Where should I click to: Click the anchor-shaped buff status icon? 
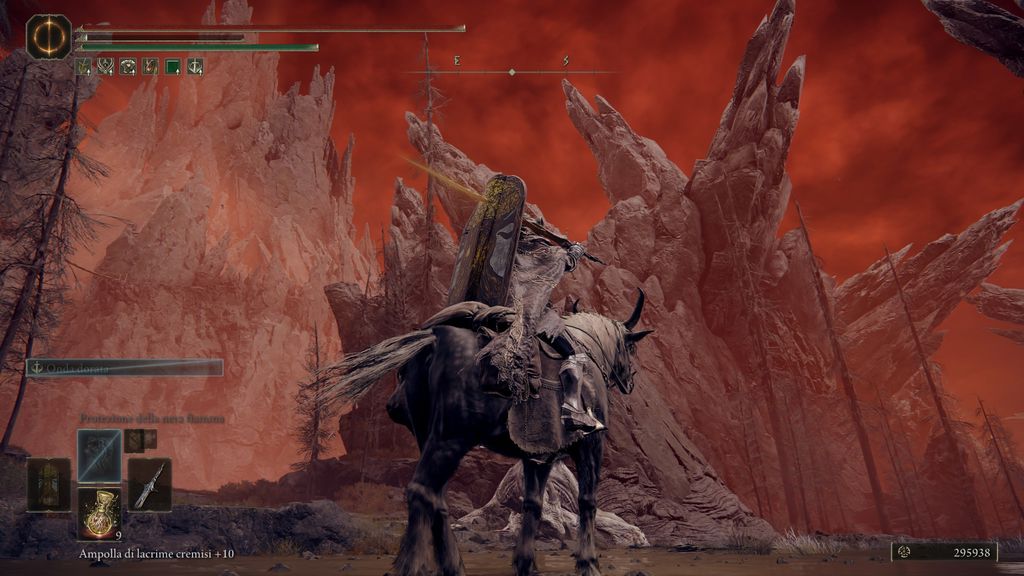[x=194, y=67]
